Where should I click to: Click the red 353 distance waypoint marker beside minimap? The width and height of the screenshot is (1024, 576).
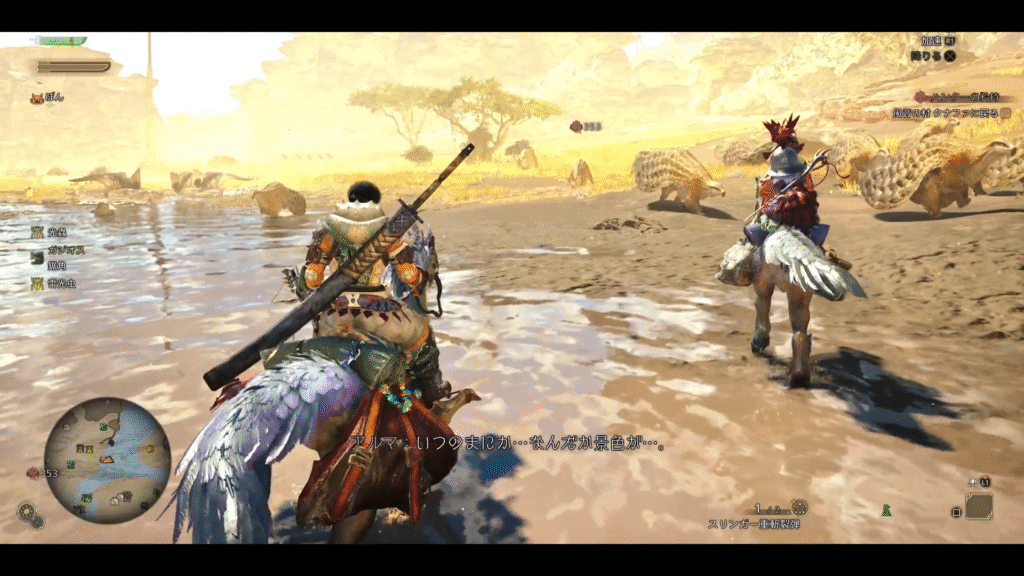(33, 473)
